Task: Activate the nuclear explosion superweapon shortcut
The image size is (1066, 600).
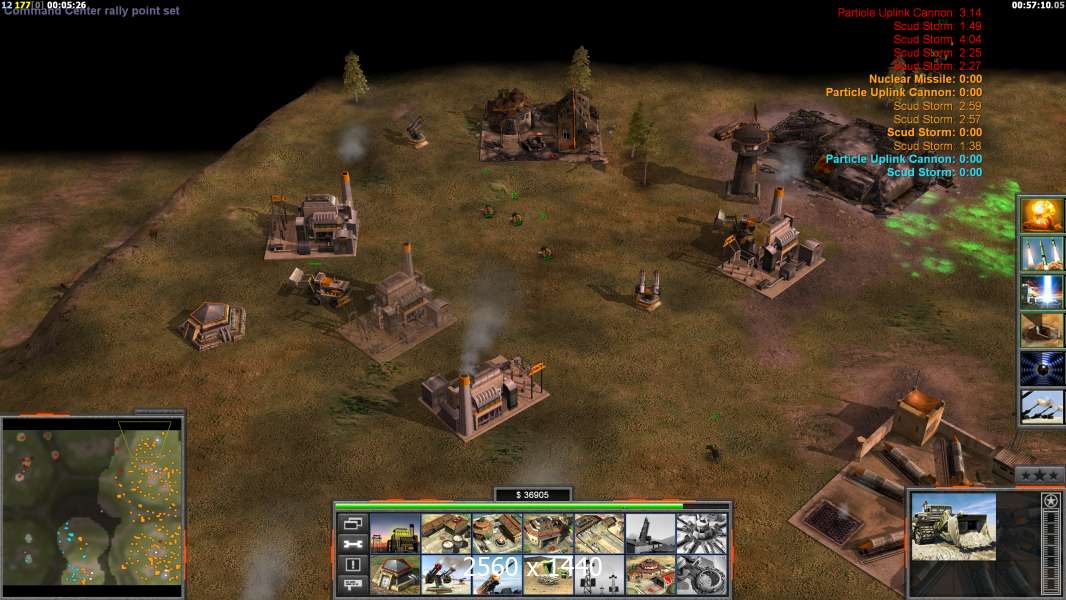Action: tap(1042, 214)
